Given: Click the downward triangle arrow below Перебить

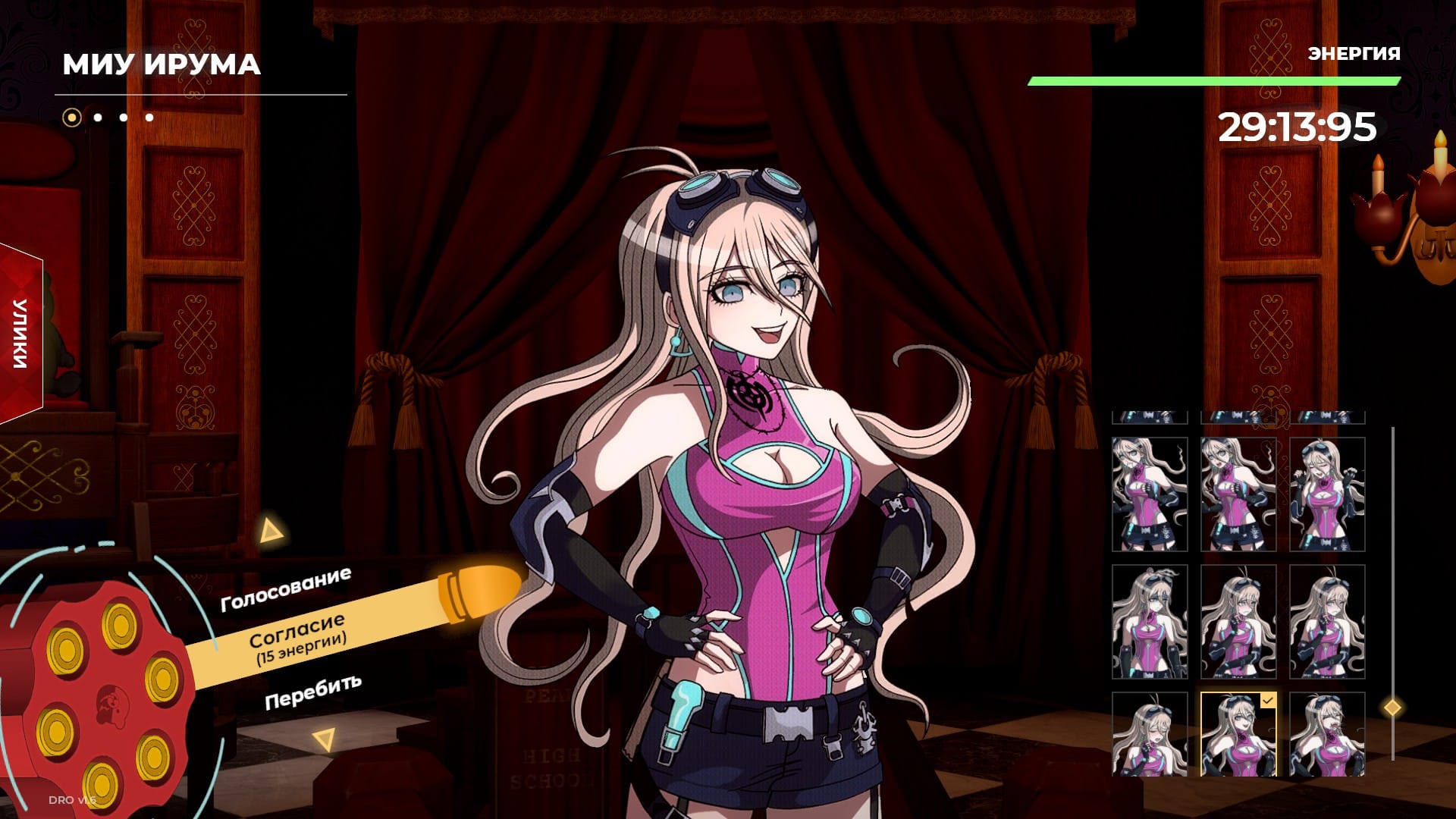Looking at the screenshot, I should coord(325,739).
